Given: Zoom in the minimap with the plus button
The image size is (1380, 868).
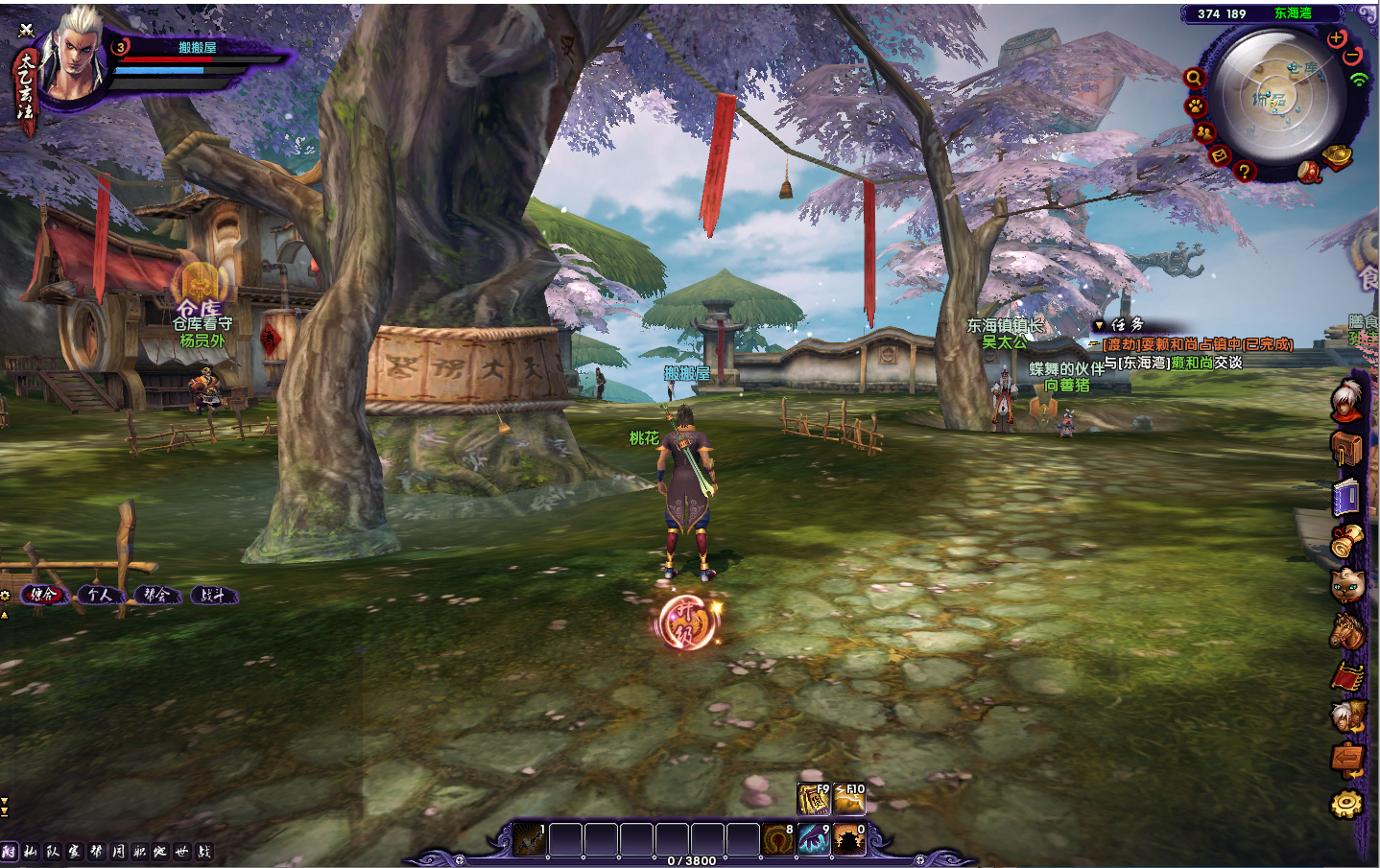Looking at the screenshot, I should (x=1336, y=39).
